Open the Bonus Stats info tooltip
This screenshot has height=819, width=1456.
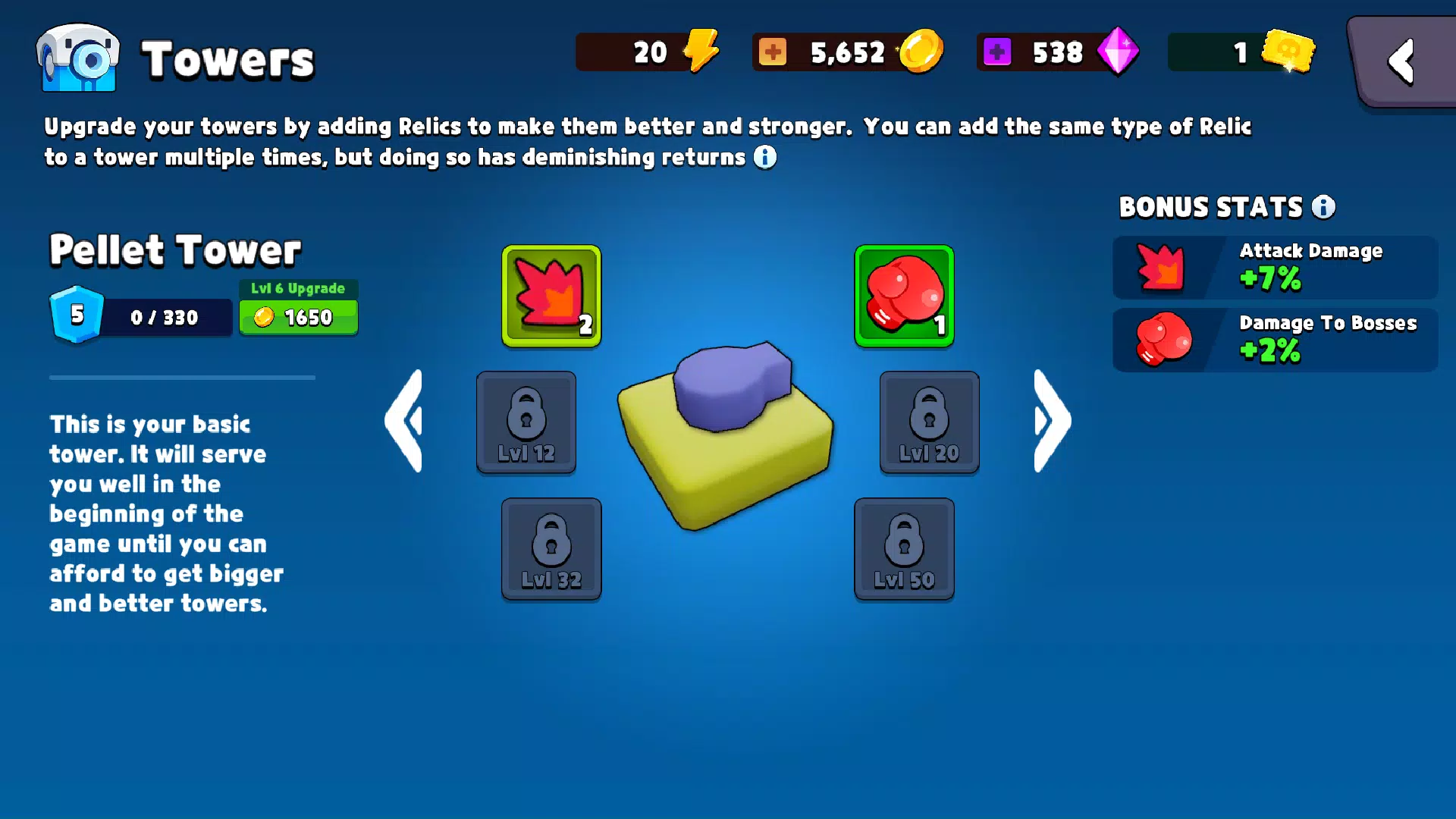[x=1323, y=207]
